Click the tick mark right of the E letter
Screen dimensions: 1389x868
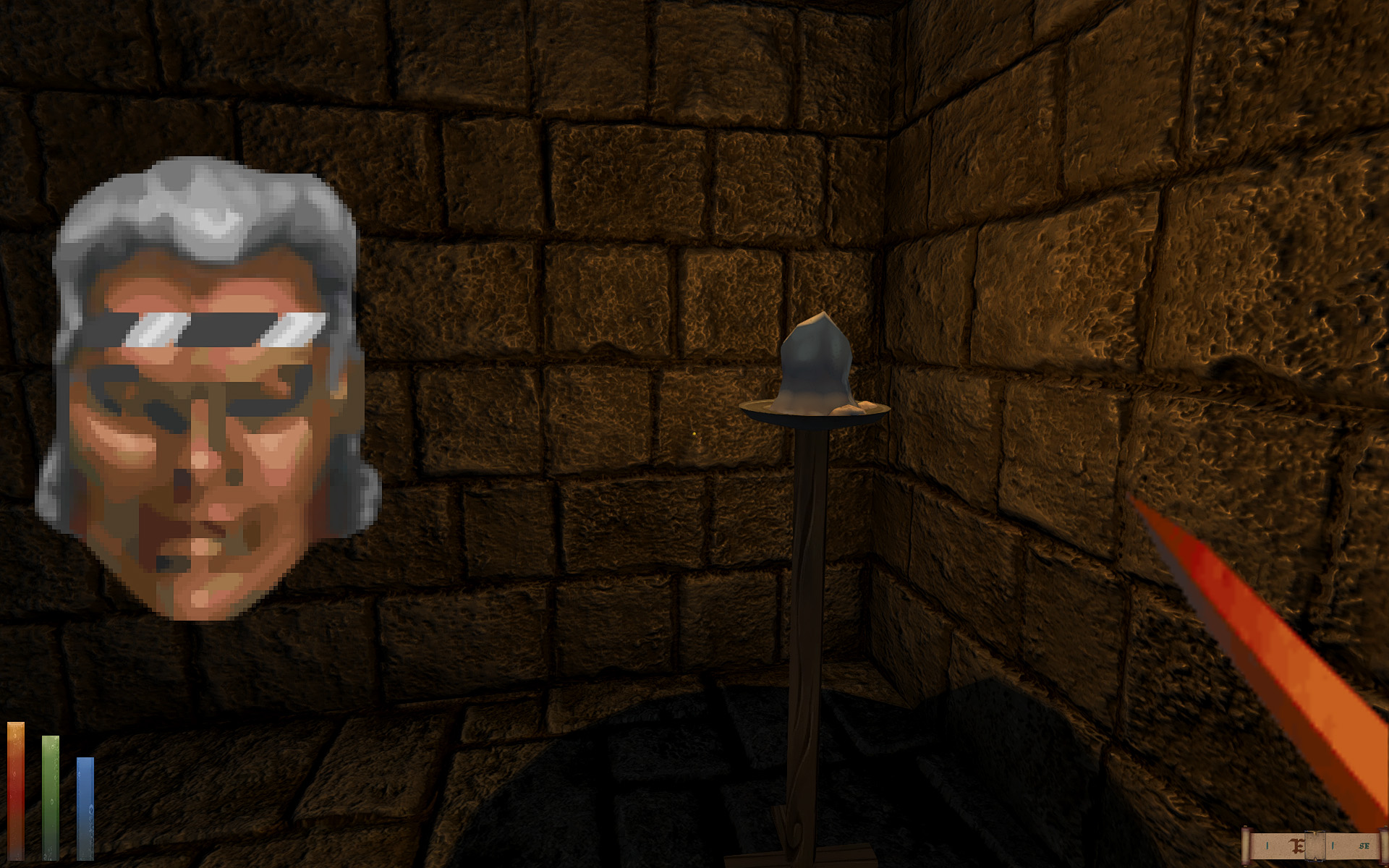coord(1333,846)
